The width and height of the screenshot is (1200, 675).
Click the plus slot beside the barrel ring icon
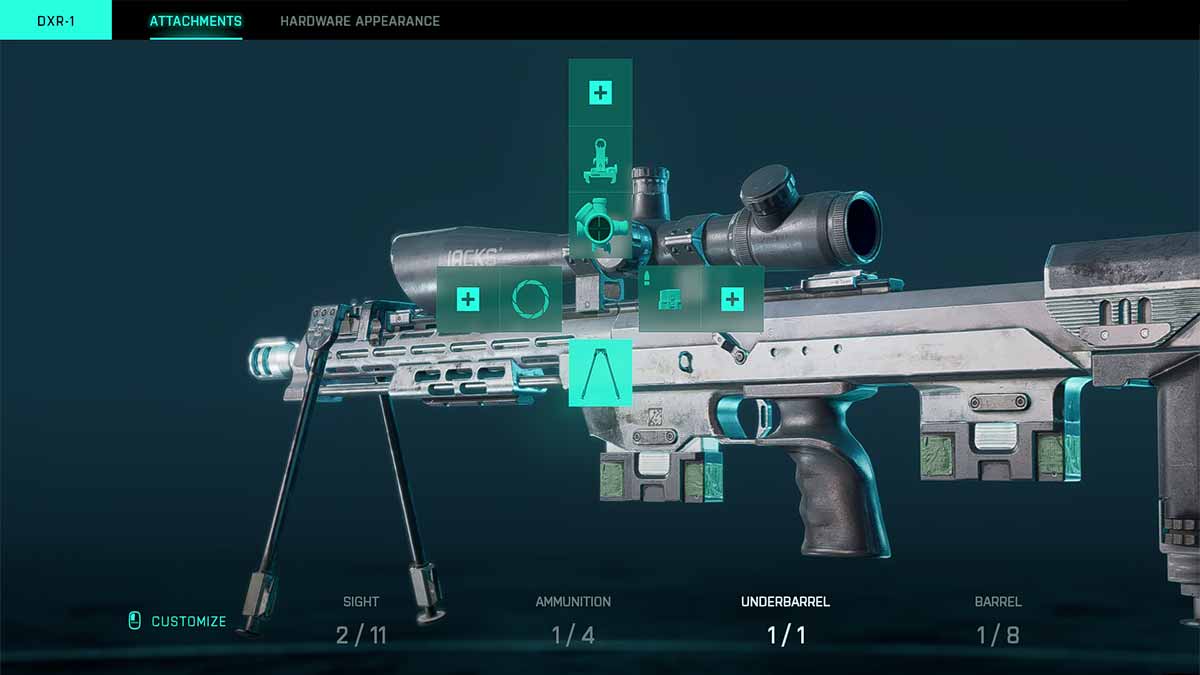tap(468, 299)
